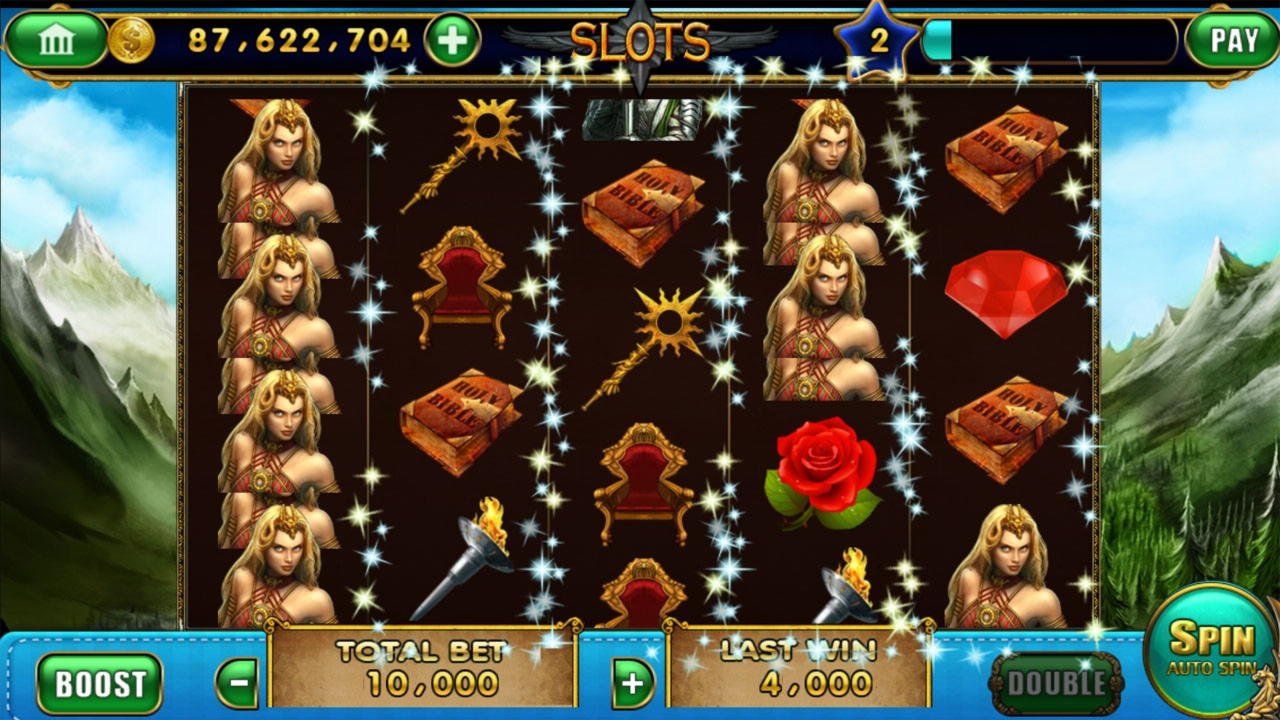Select the blue level star badge

point(879,40)
